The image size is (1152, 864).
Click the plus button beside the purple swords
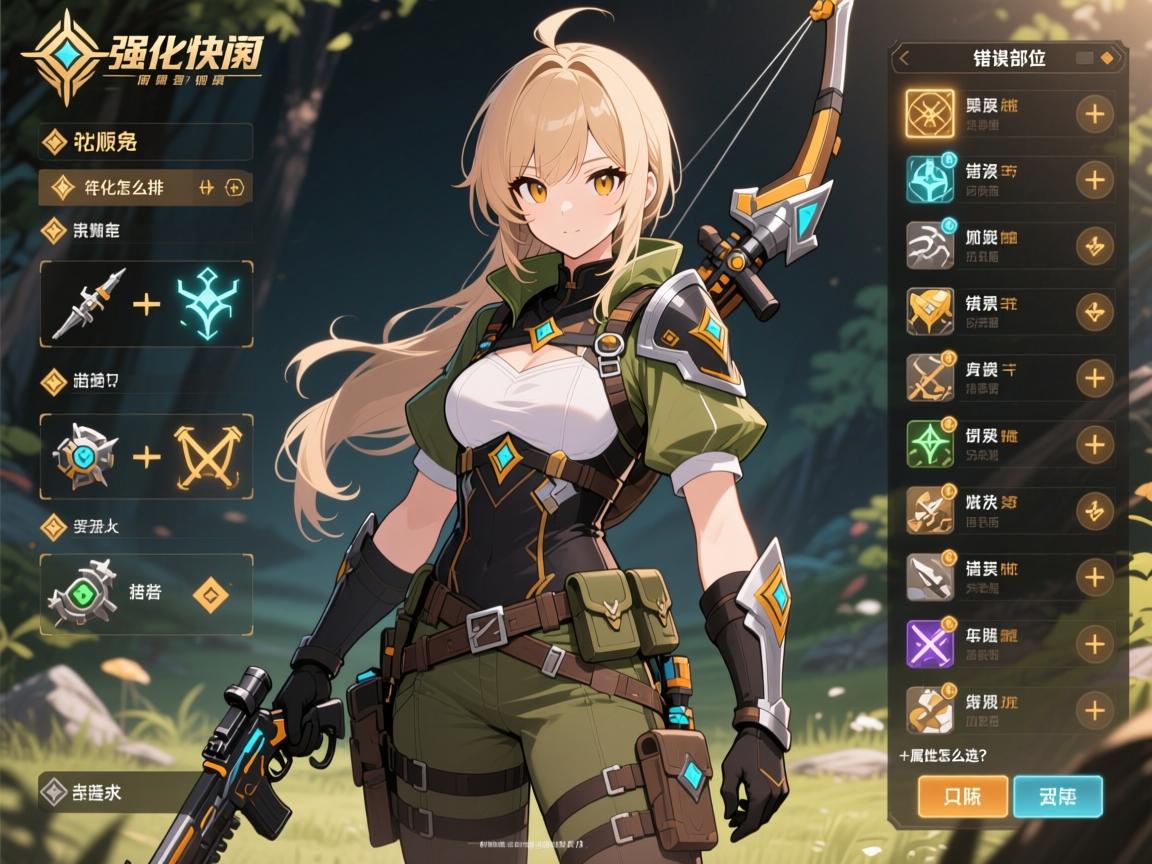coord(1095,643)
